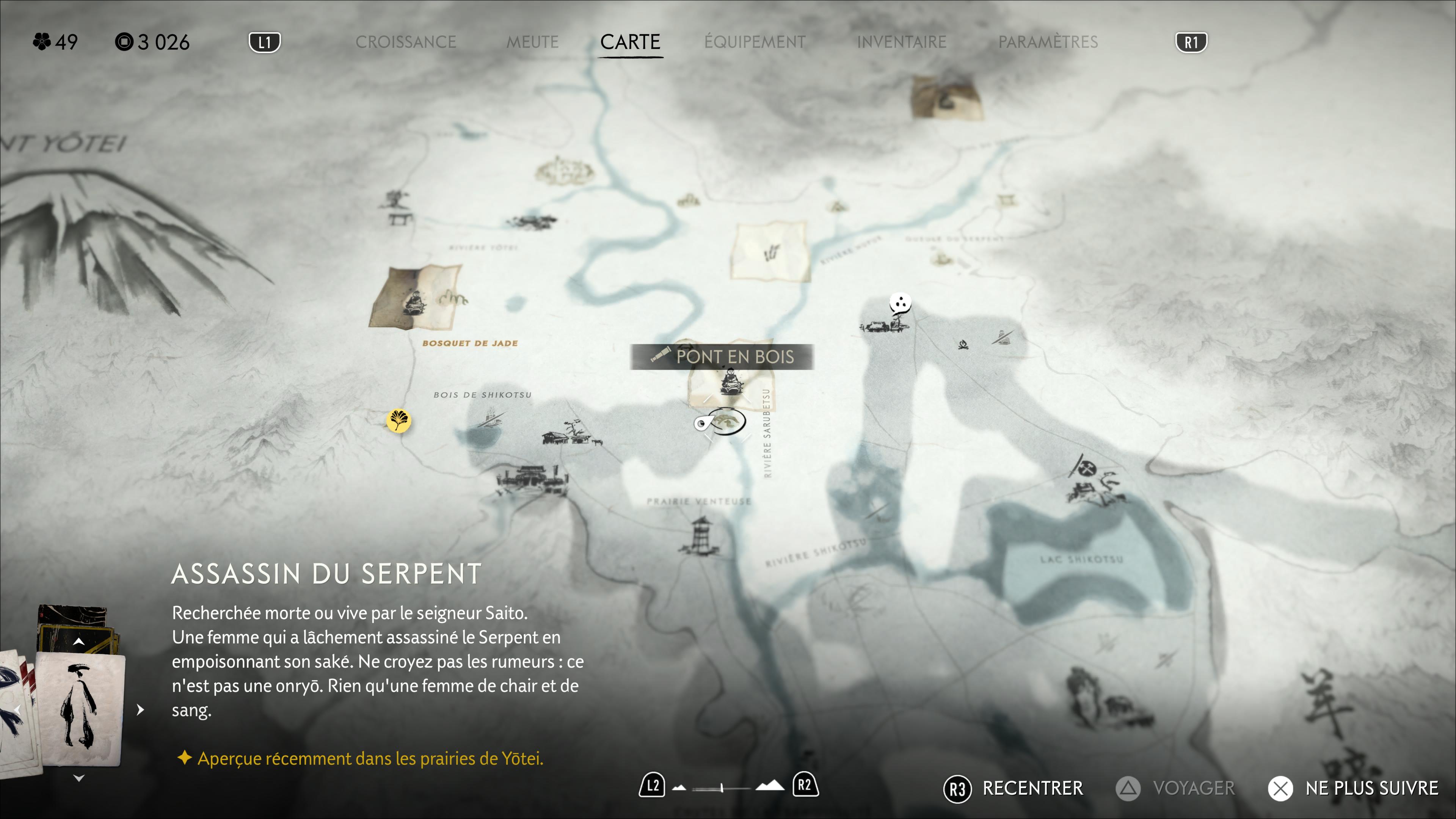Show the next card with right arrow
Viewport: 1456px width, 819px height.
(140, 709)
